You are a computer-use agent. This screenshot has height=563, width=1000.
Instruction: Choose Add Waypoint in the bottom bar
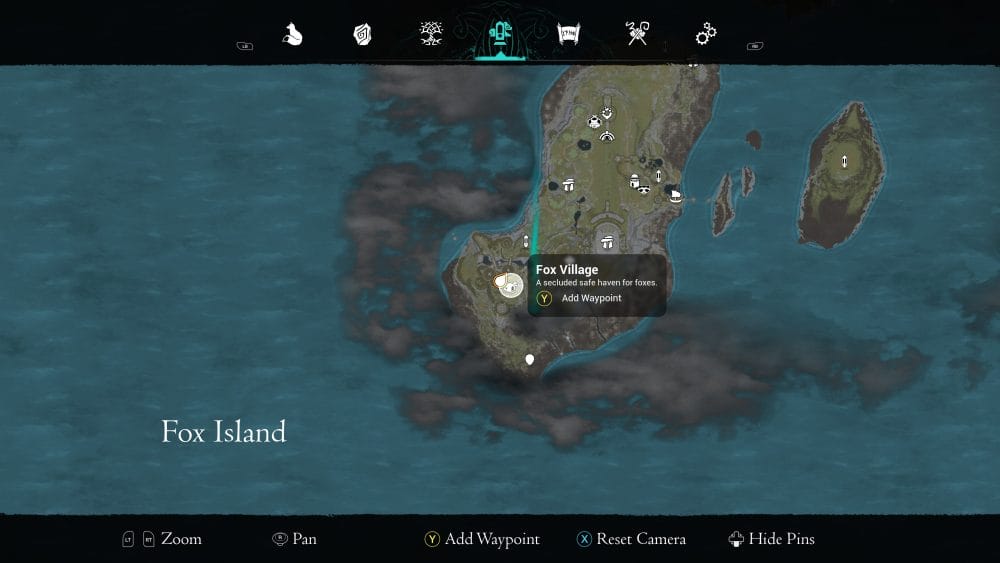pos(481,539)
